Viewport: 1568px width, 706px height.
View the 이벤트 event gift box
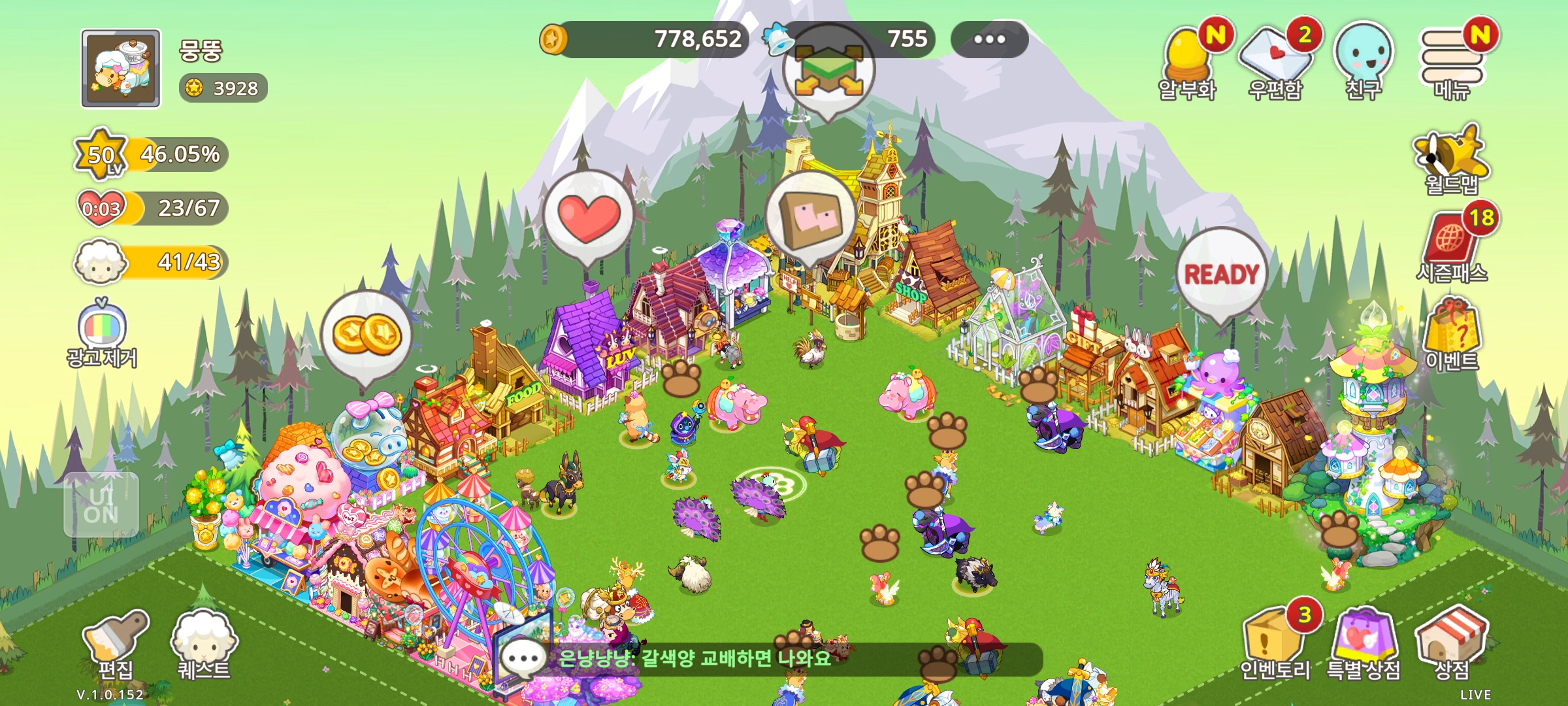click(x=1452, y=335)
